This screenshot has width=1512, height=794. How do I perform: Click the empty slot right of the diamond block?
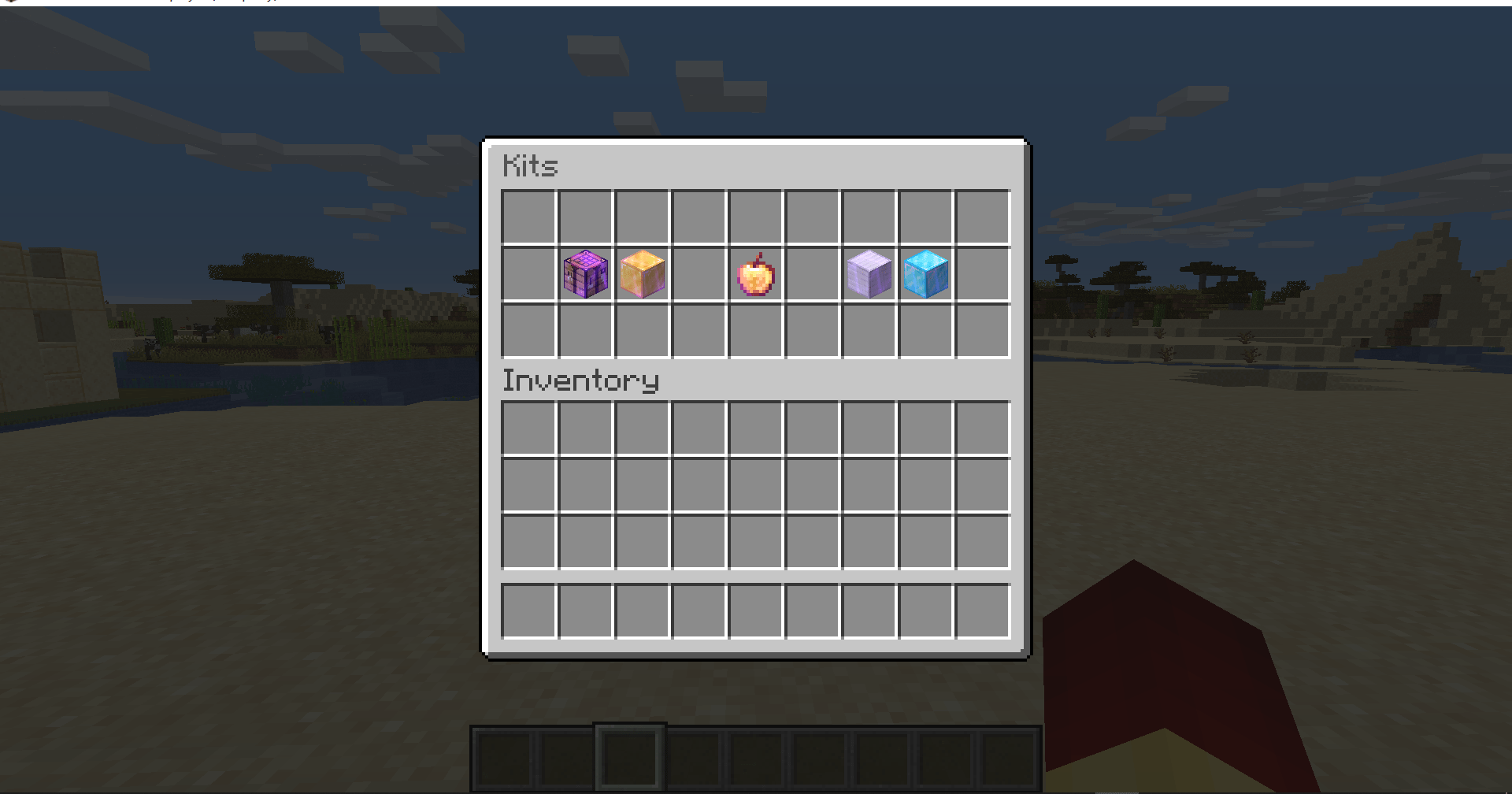click(x=982, y=273)
